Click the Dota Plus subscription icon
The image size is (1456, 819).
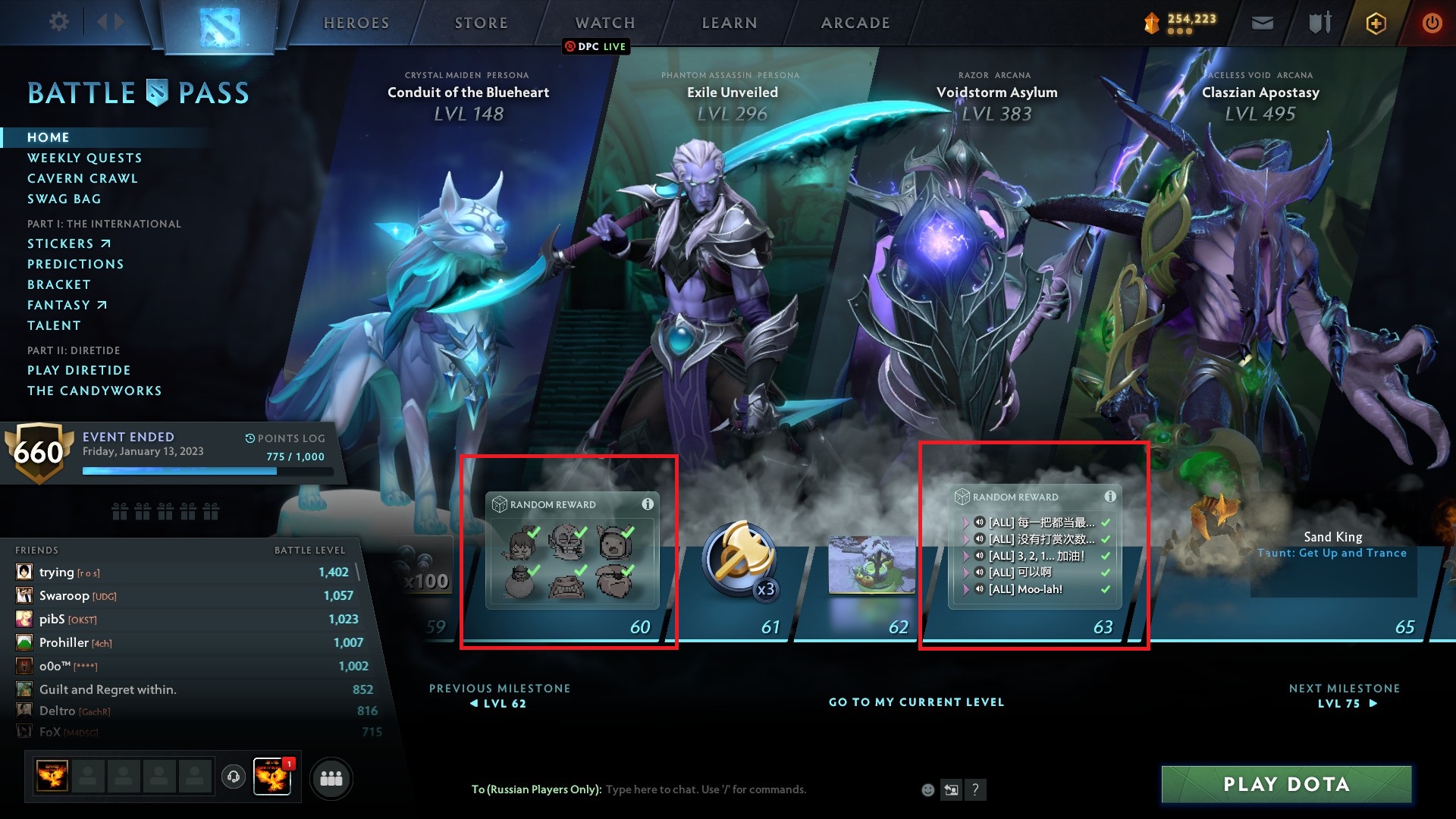tap(1375, 23)
